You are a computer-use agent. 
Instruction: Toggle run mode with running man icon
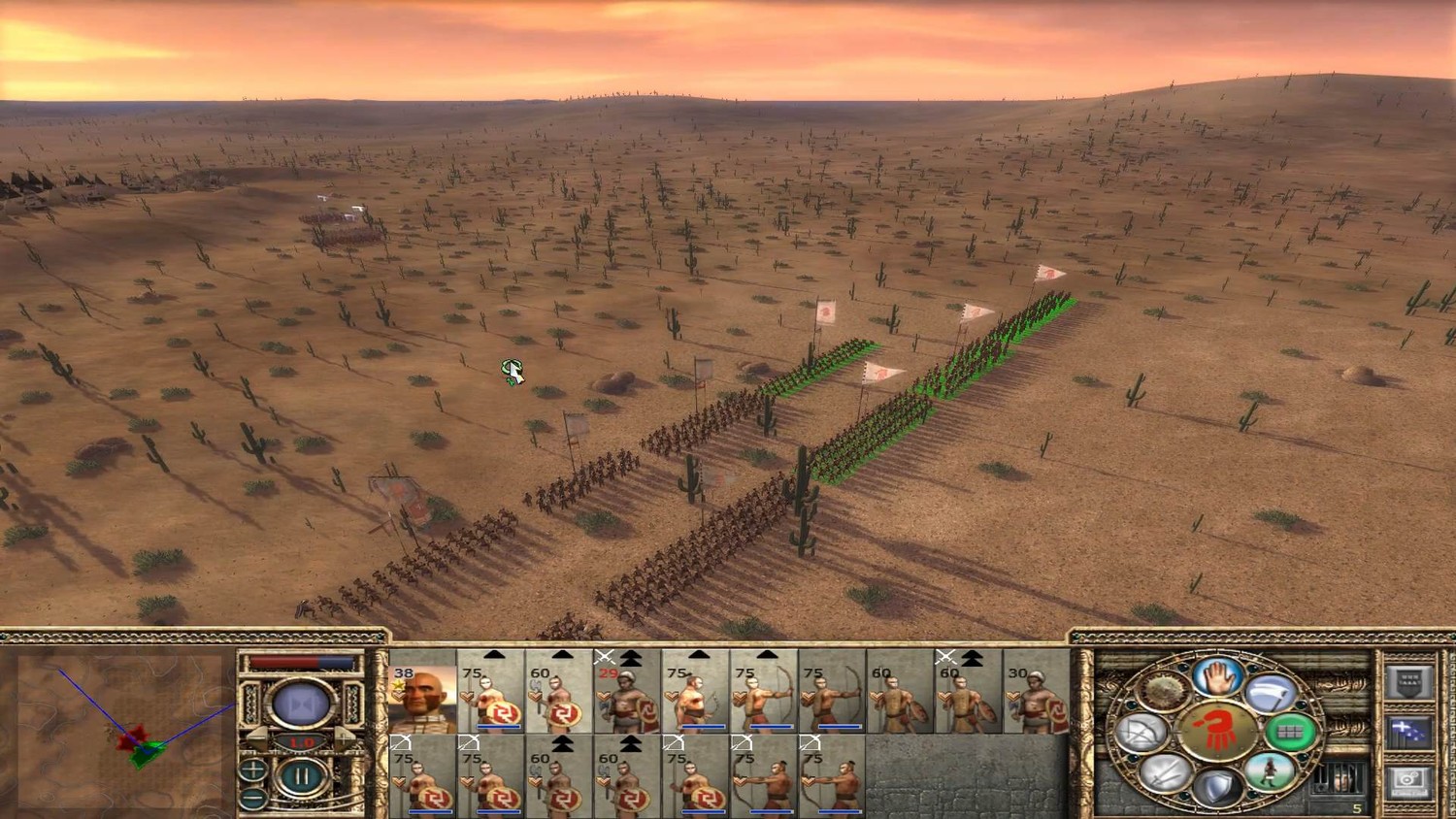click(1269, 772)
